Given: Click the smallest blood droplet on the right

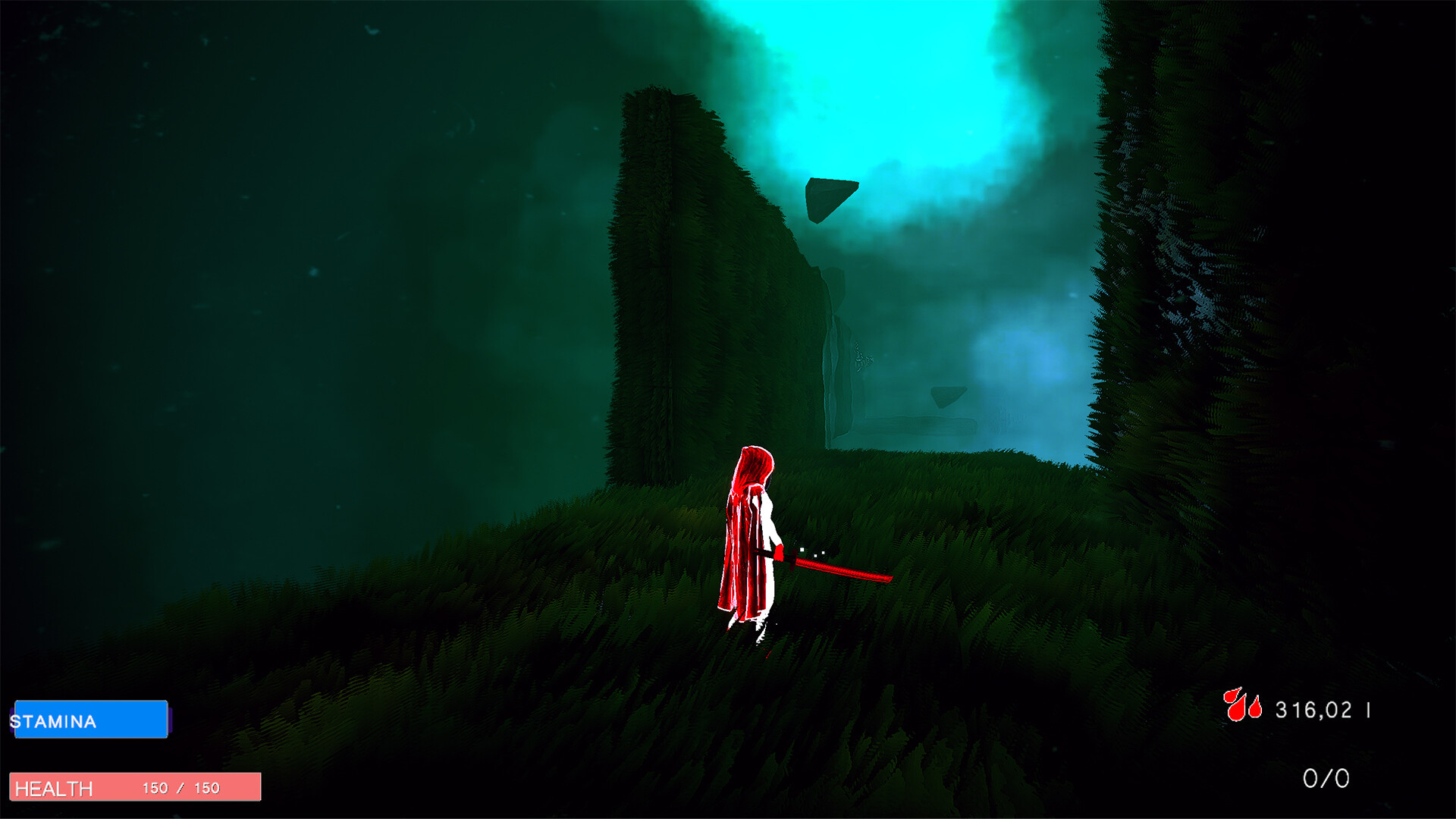Looking at the screenshot, I should pyautogui.click(x=1255, y=709).
